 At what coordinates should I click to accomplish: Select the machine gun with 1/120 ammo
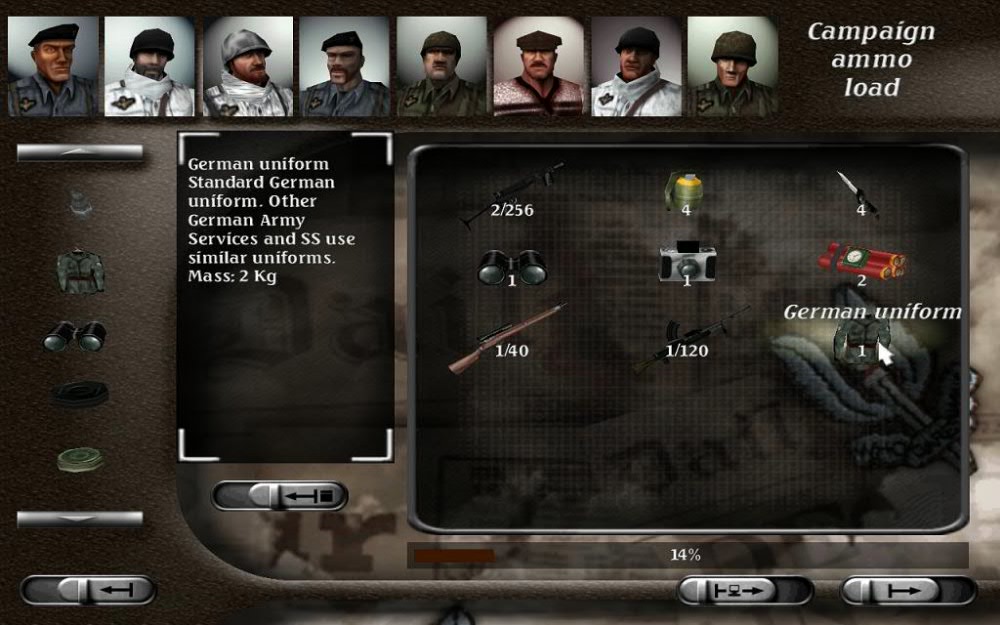click(690, 338)
